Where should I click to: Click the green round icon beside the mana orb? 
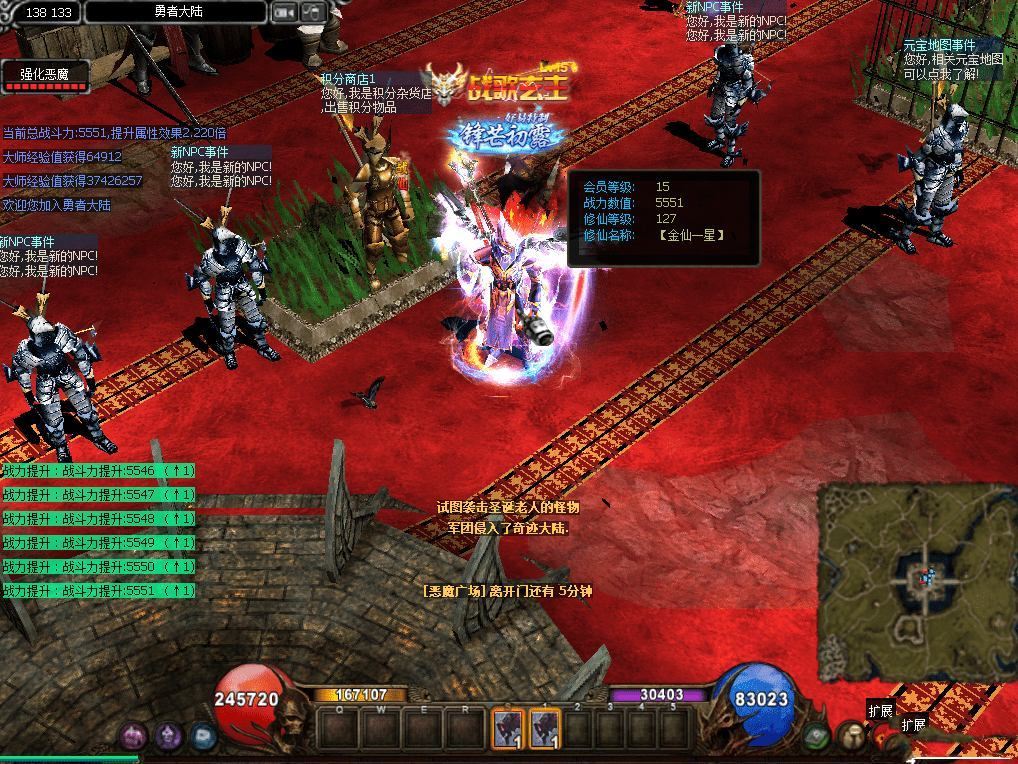point(817,736)
